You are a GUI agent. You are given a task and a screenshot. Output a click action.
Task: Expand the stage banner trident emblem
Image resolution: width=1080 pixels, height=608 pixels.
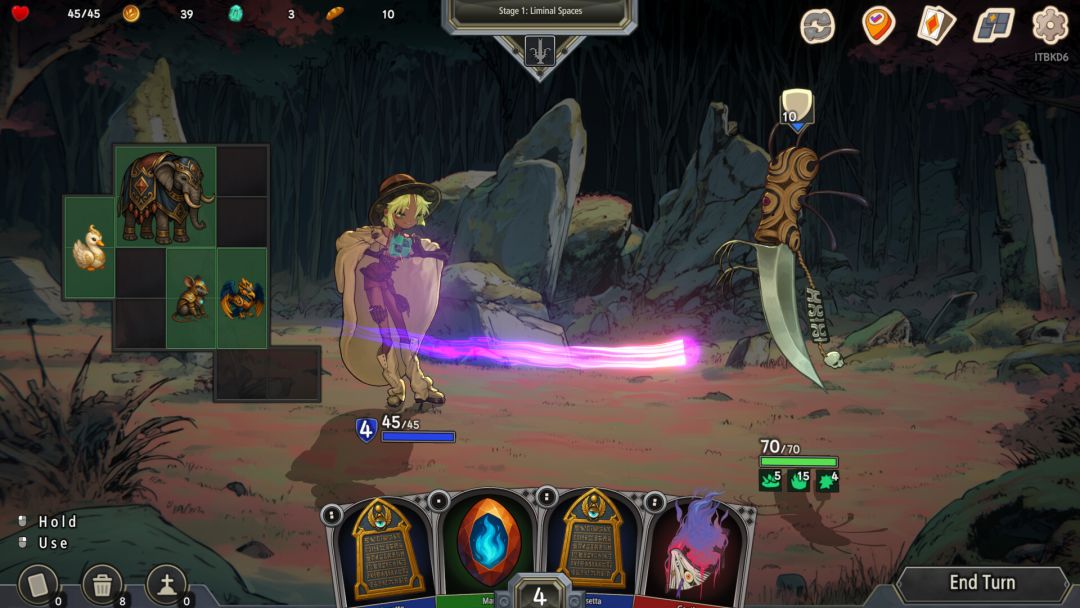(x=540, y=50)
